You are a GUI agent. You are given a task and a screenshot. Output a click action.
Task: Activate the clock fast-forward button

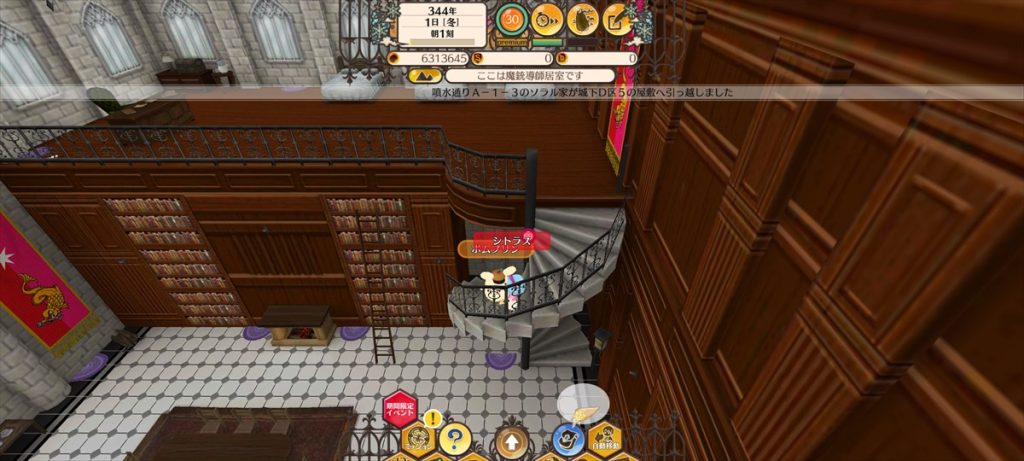pyautogui.click(x=546, y=18)
